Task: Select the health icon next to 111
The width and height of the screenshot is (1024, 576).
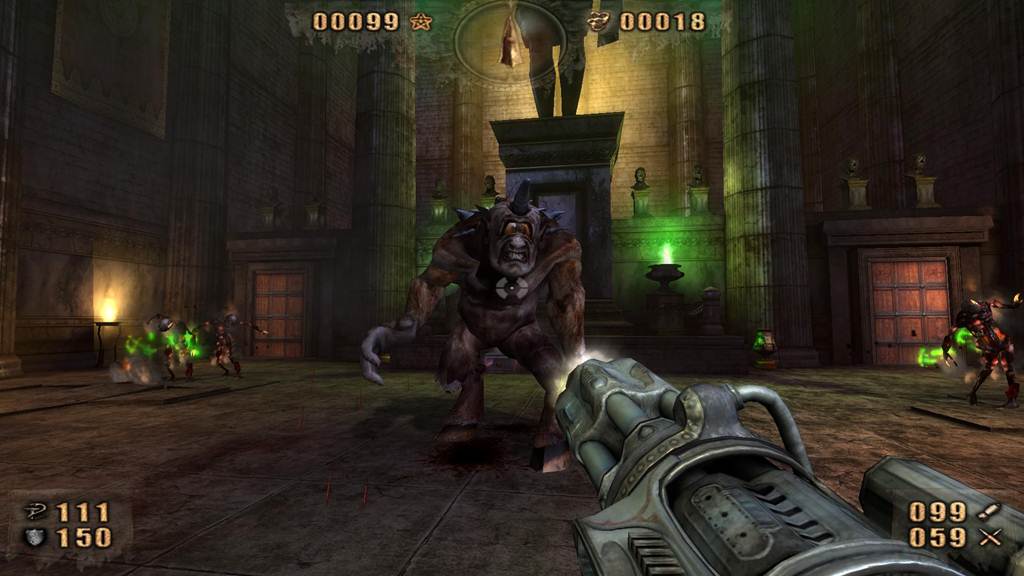Action: pyautogui.click(x=34, y=512)
